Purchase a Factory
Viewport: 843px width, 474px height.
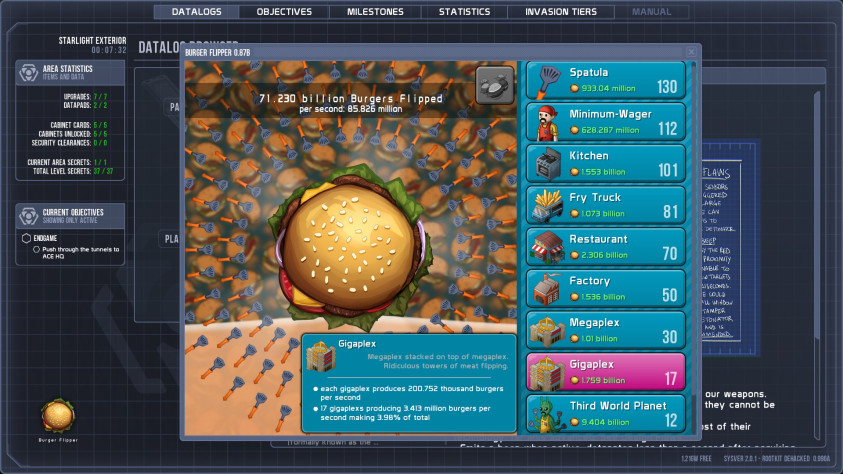[x=605, y=289]
